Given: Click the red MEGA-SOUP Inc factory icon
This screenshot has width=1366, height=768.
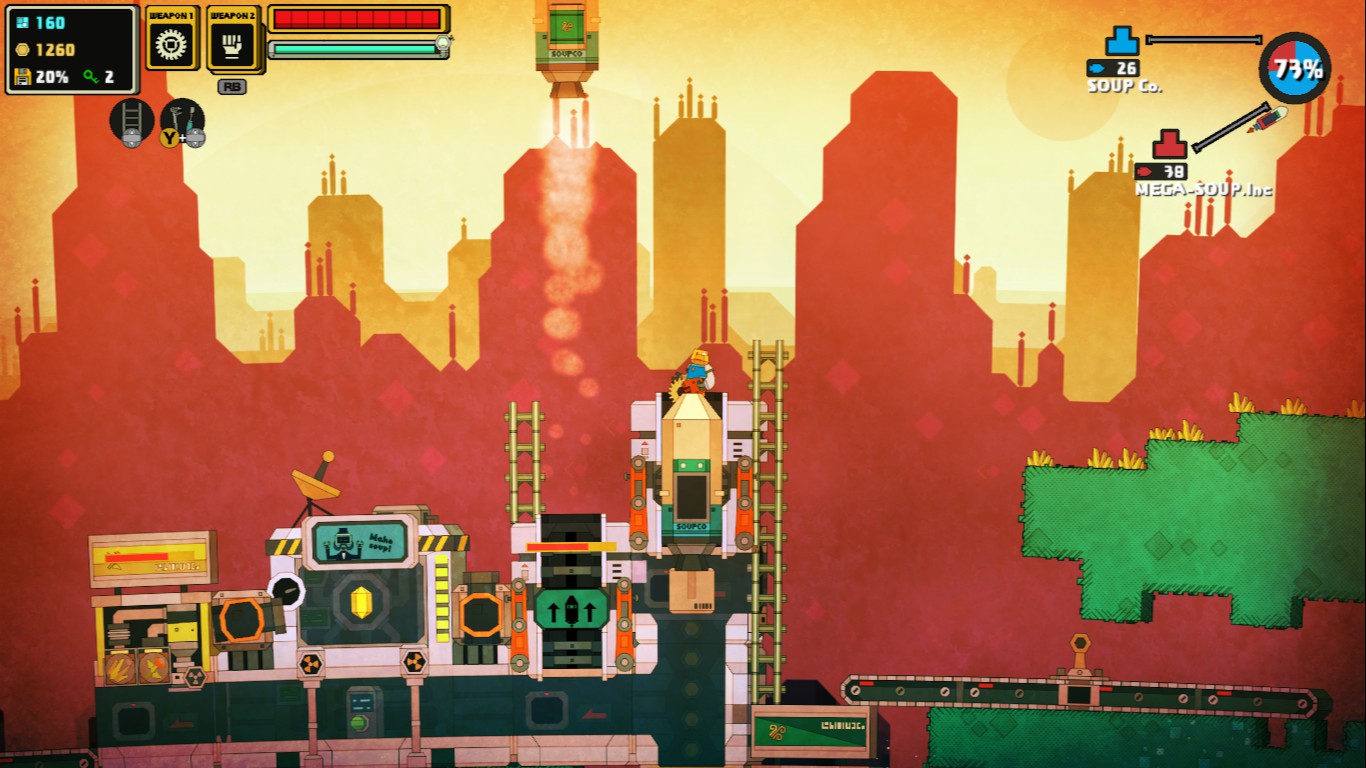Looking at the screenshot, I should 1169,145.
